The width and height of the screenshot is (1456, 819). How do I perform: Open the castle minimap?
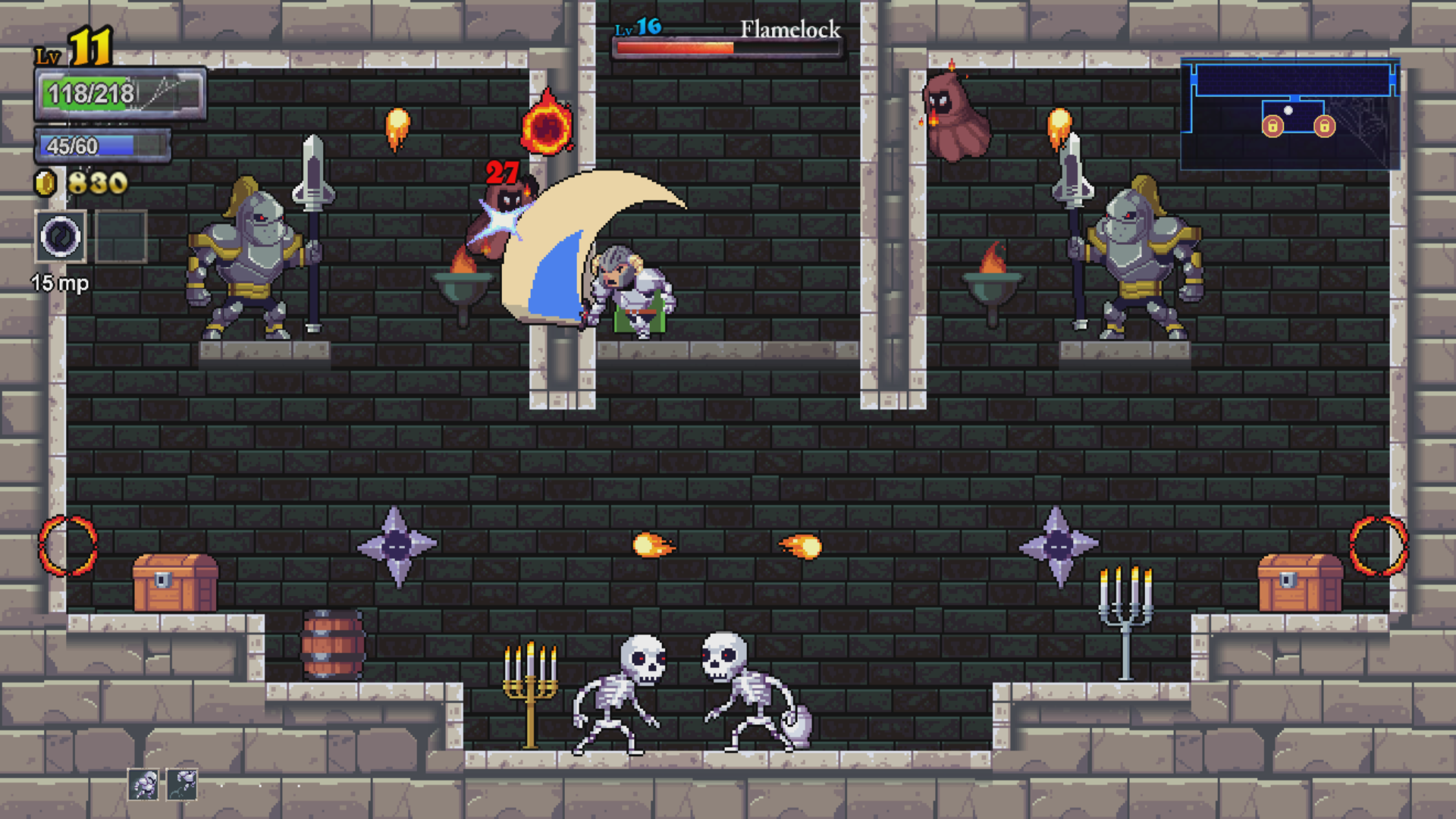click(x=1290, y=114)
